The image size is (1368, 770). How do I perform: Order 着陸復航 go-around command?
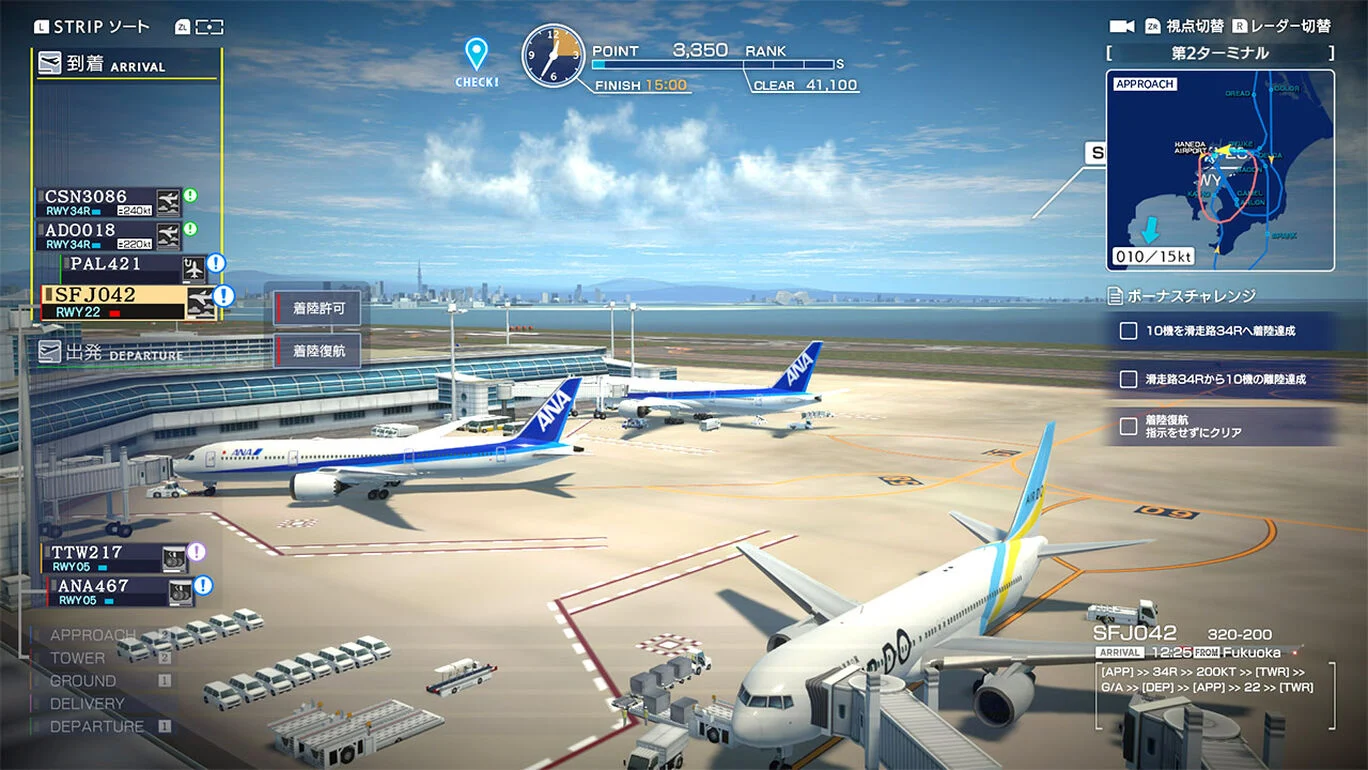pos(318,351)
